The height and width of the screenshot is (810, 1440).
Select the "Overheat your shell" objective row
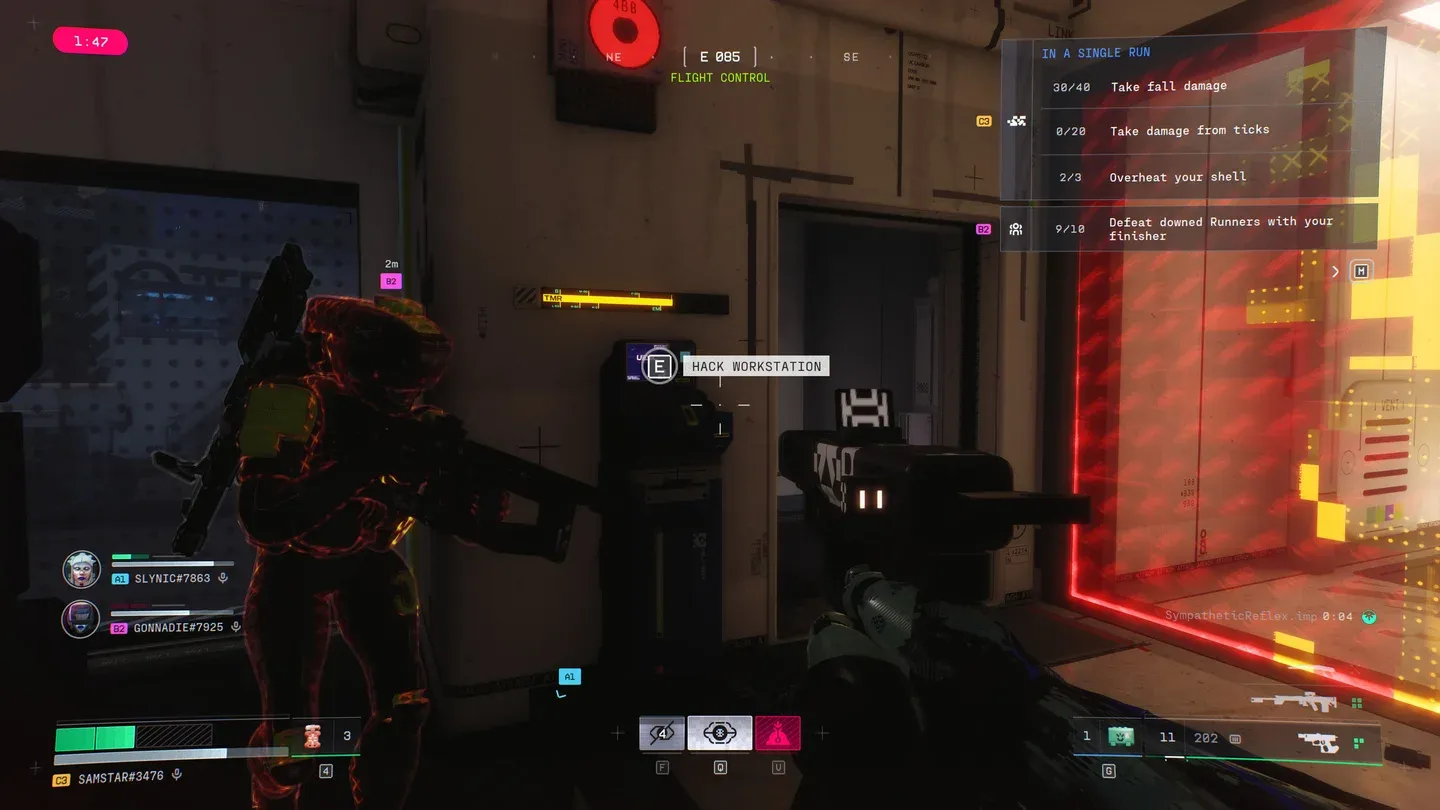(1190, 177)
